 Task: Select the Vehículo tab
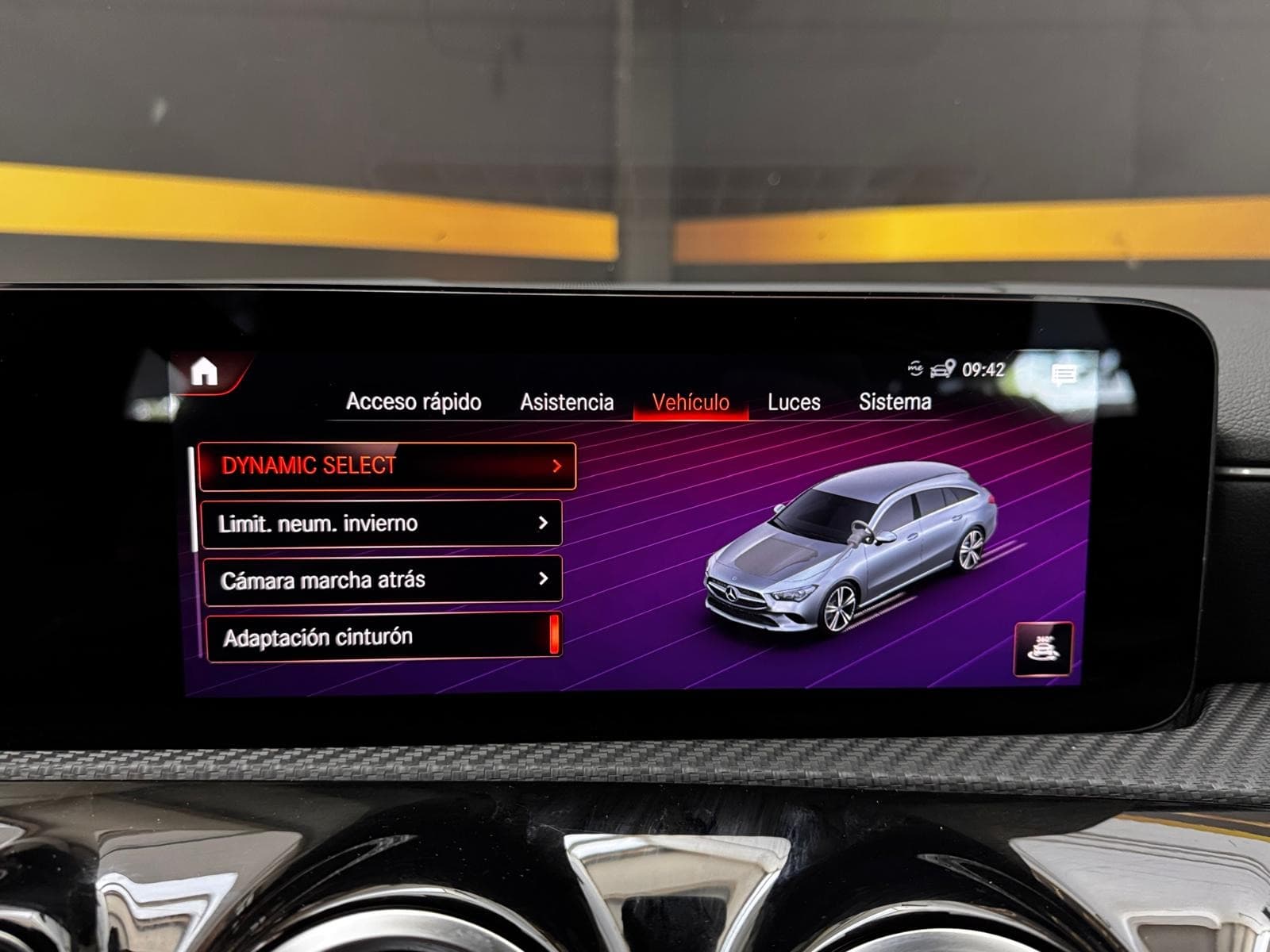click(x=691, y=403)
